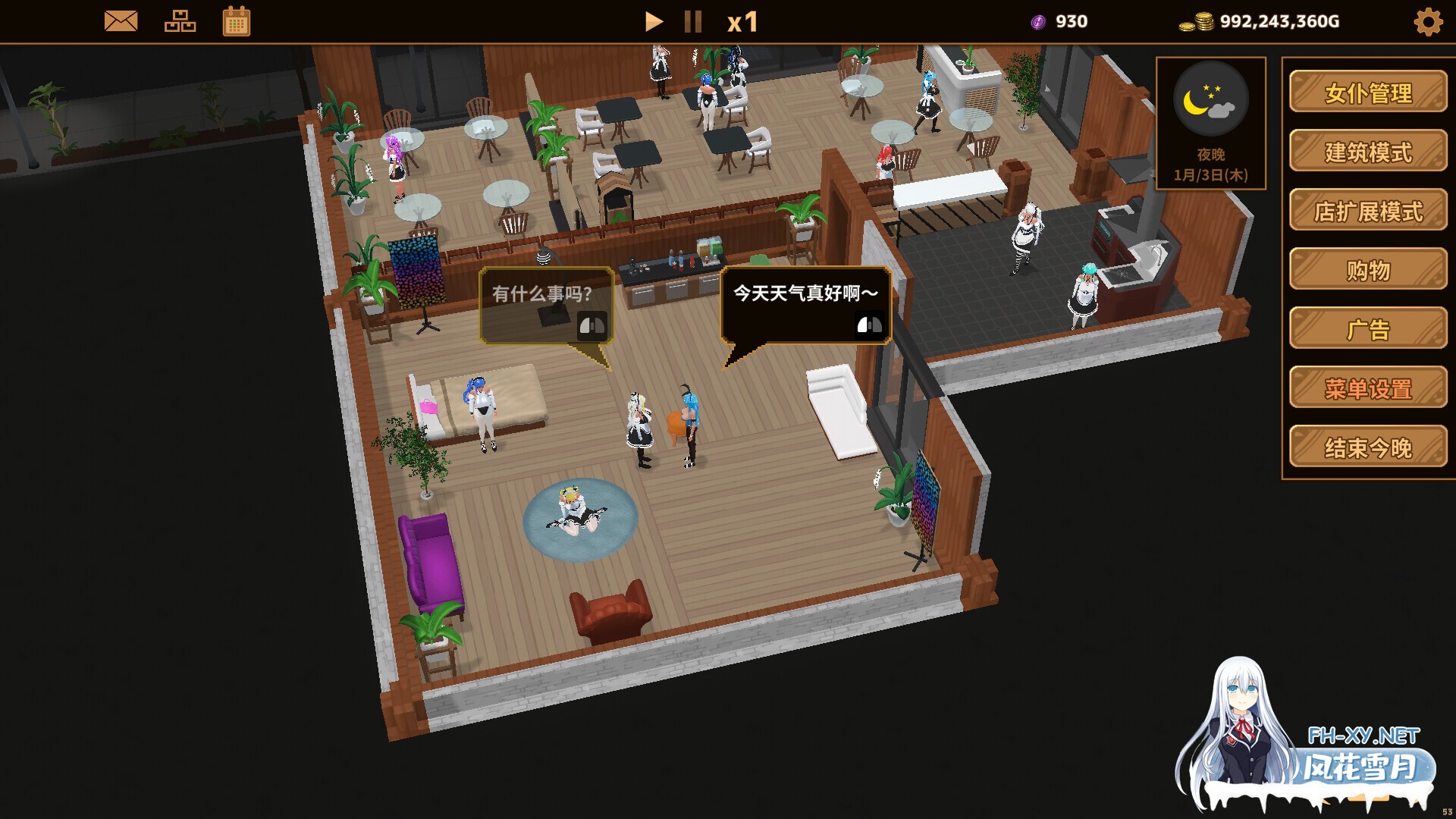
Task: Click the gold coins icon showing balance
Action: point(1197,21)
